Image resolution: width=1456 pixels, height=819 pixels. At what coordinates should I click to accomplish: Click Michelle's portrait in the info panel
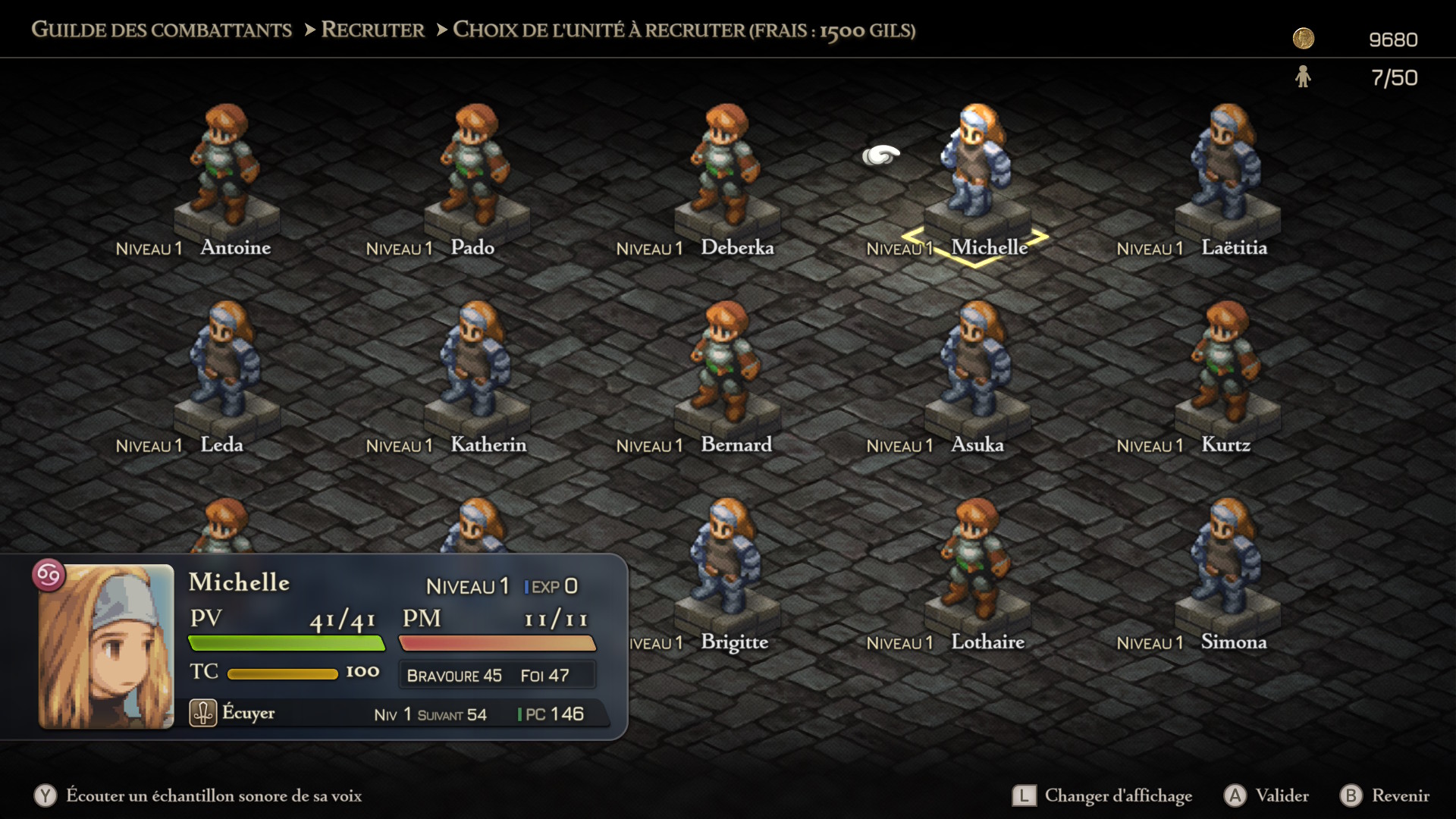pyautogui.click(x=106, y=646)
